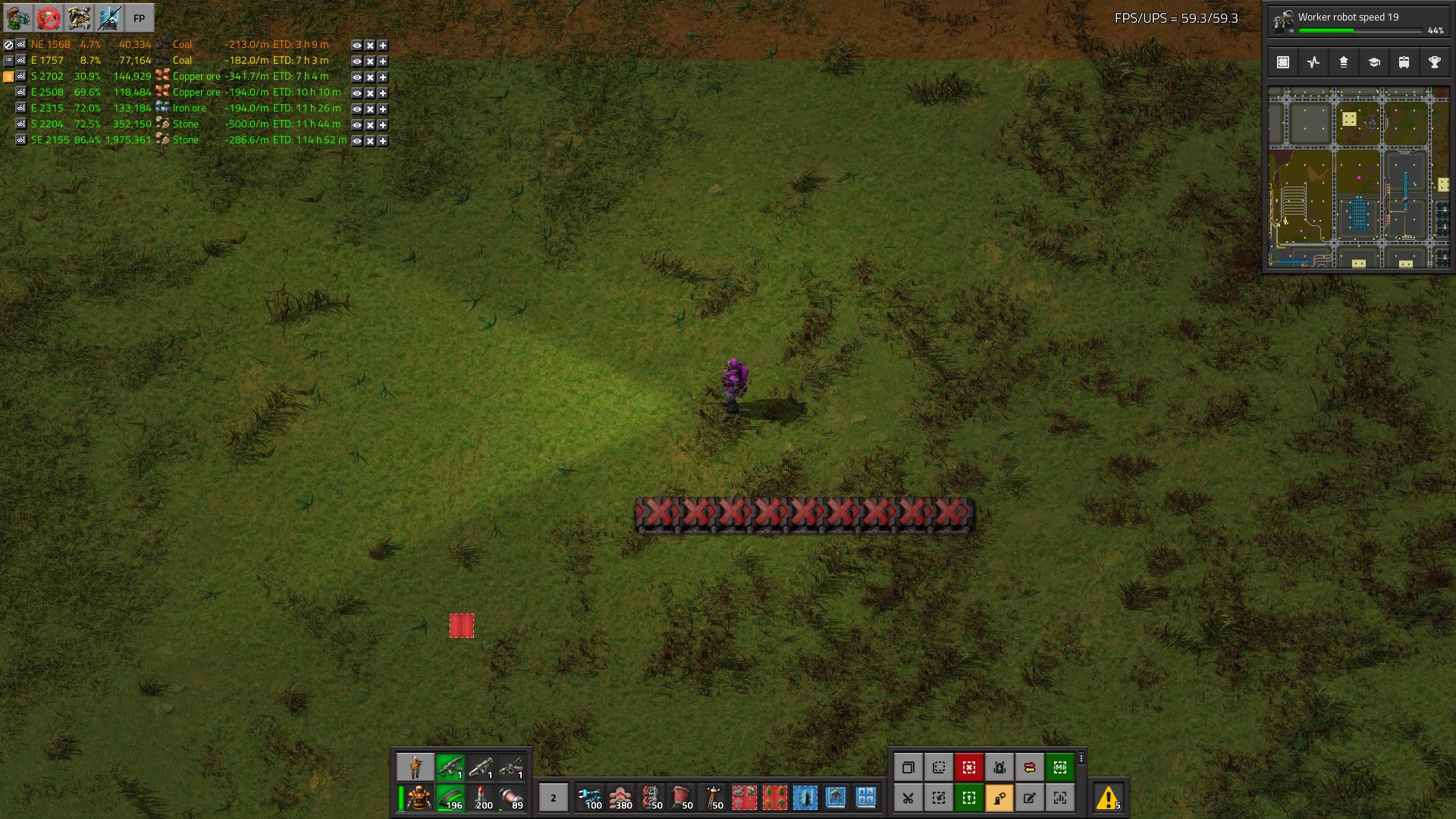Open the logistic networks arrow icon
Screen dimensions: 1456x819
pyautogui.click(x=1344, y=63)
